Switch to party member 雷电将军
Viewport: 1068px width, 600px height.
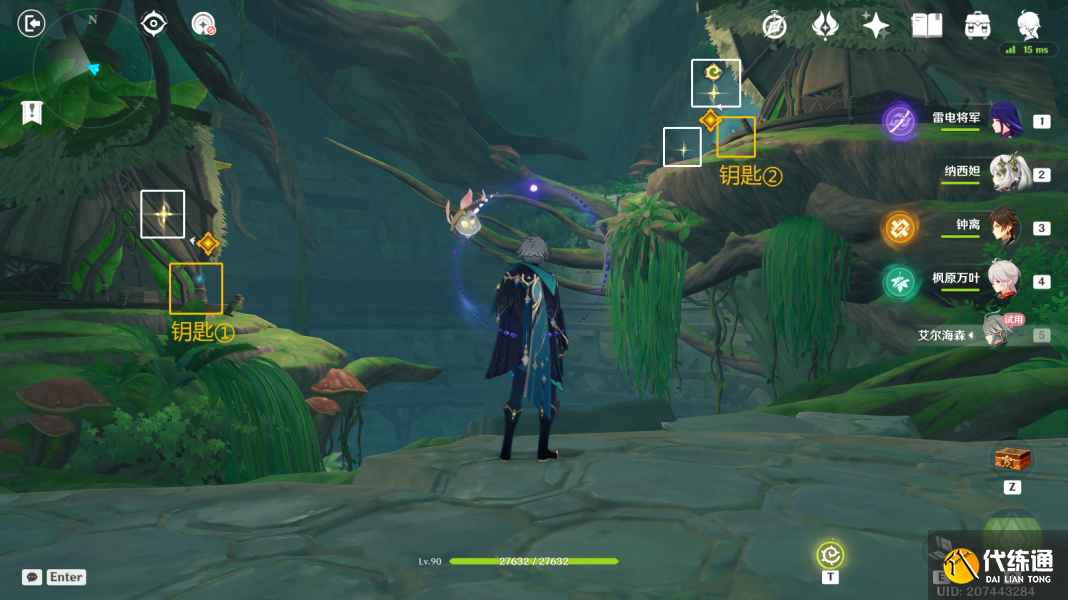(1003, 121)
